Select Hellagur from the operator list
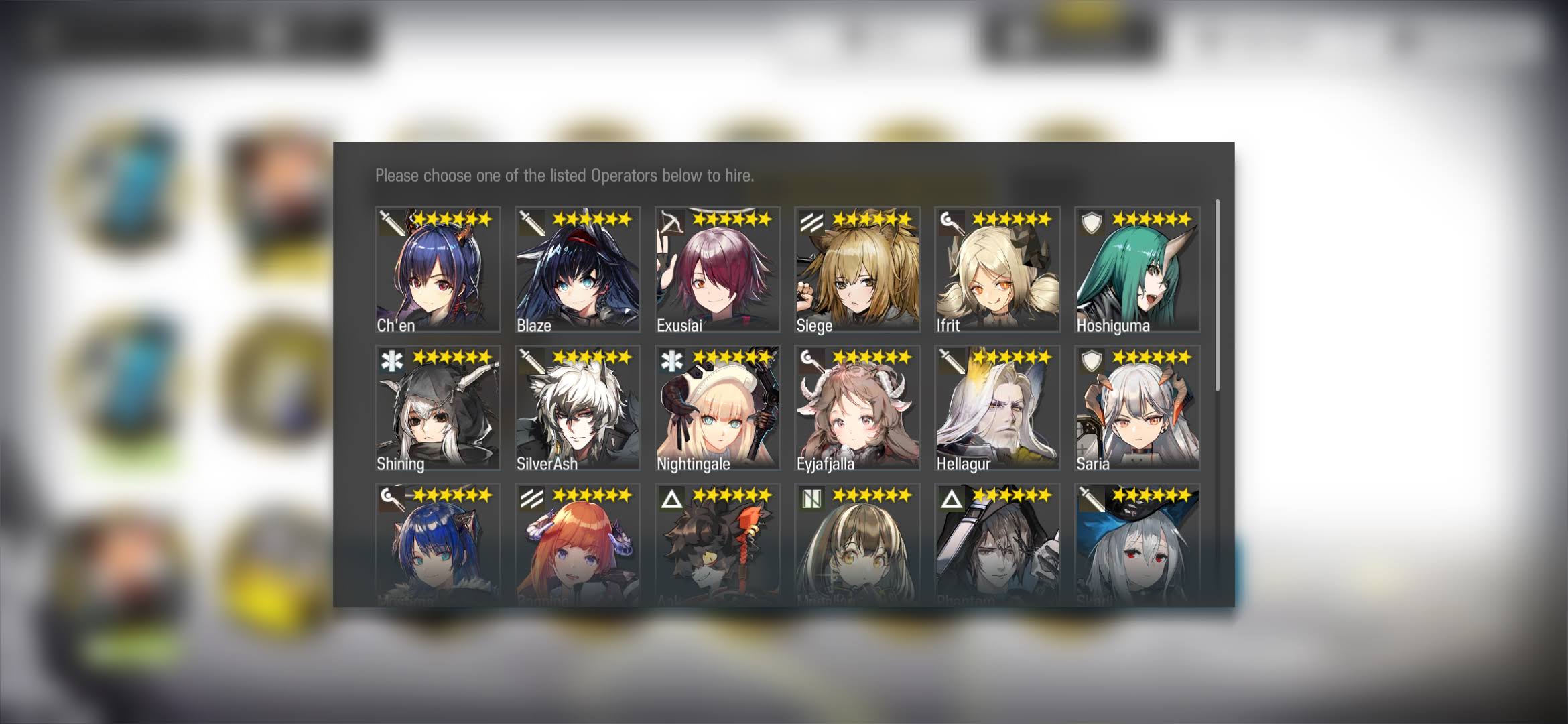Image resolution: width=1568 pixels, height=724 pixels. point(997,408)
